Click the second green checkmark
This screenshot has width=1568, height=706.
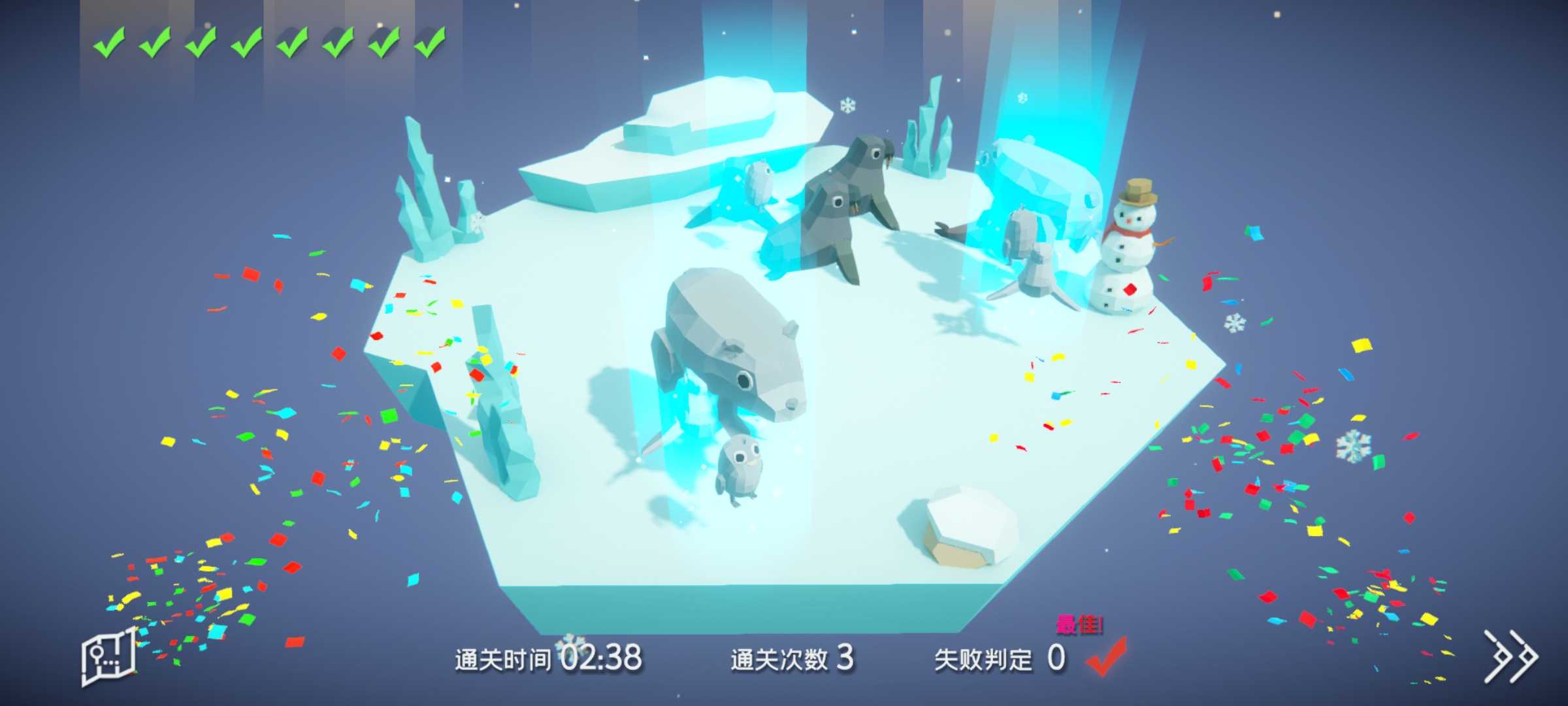tap(157, 44)
